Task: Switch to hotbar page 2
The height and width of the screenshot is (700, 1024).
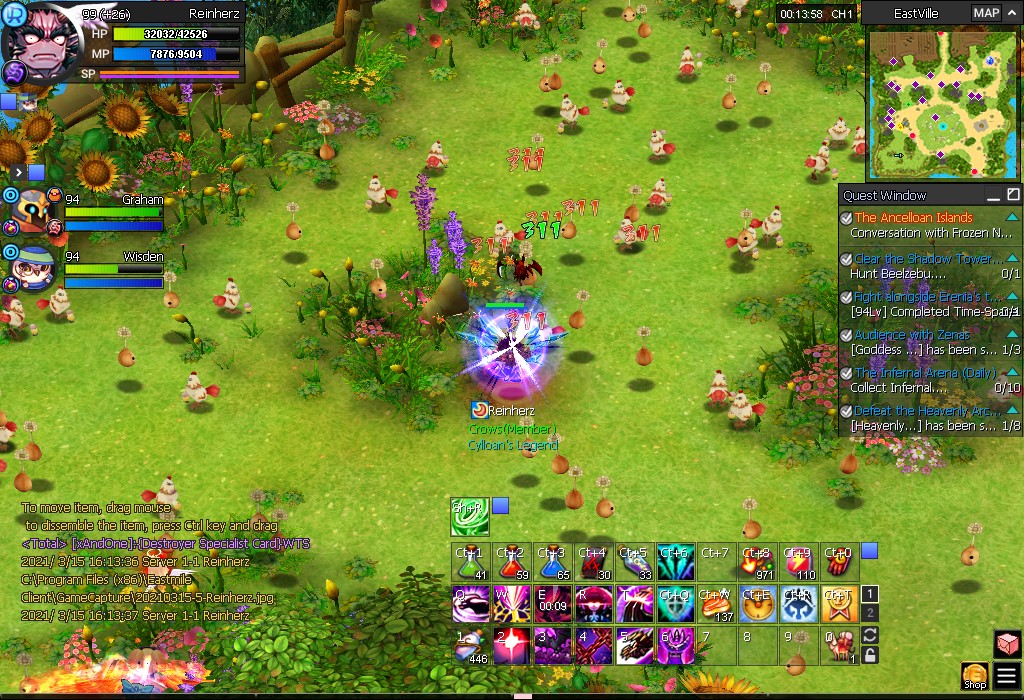Action: click(x=870, y=611)
